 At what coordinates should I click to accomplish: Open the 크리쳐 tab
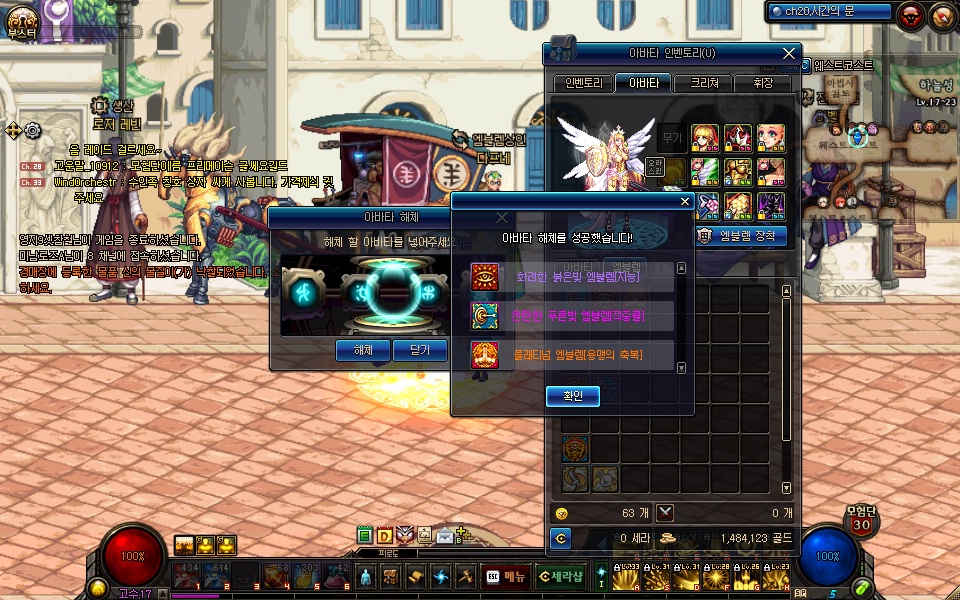point(703,83)
